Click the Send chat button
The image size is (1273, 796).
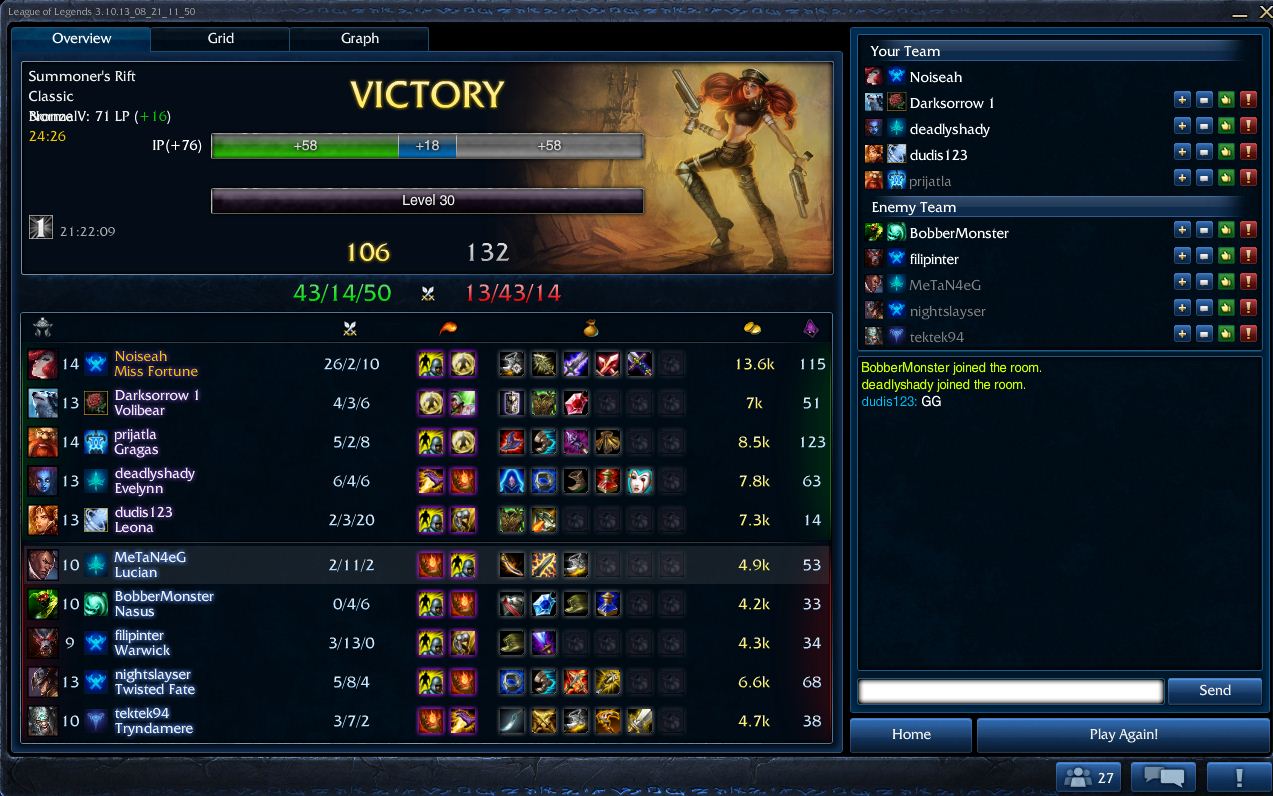click(x=1214, y=690)
